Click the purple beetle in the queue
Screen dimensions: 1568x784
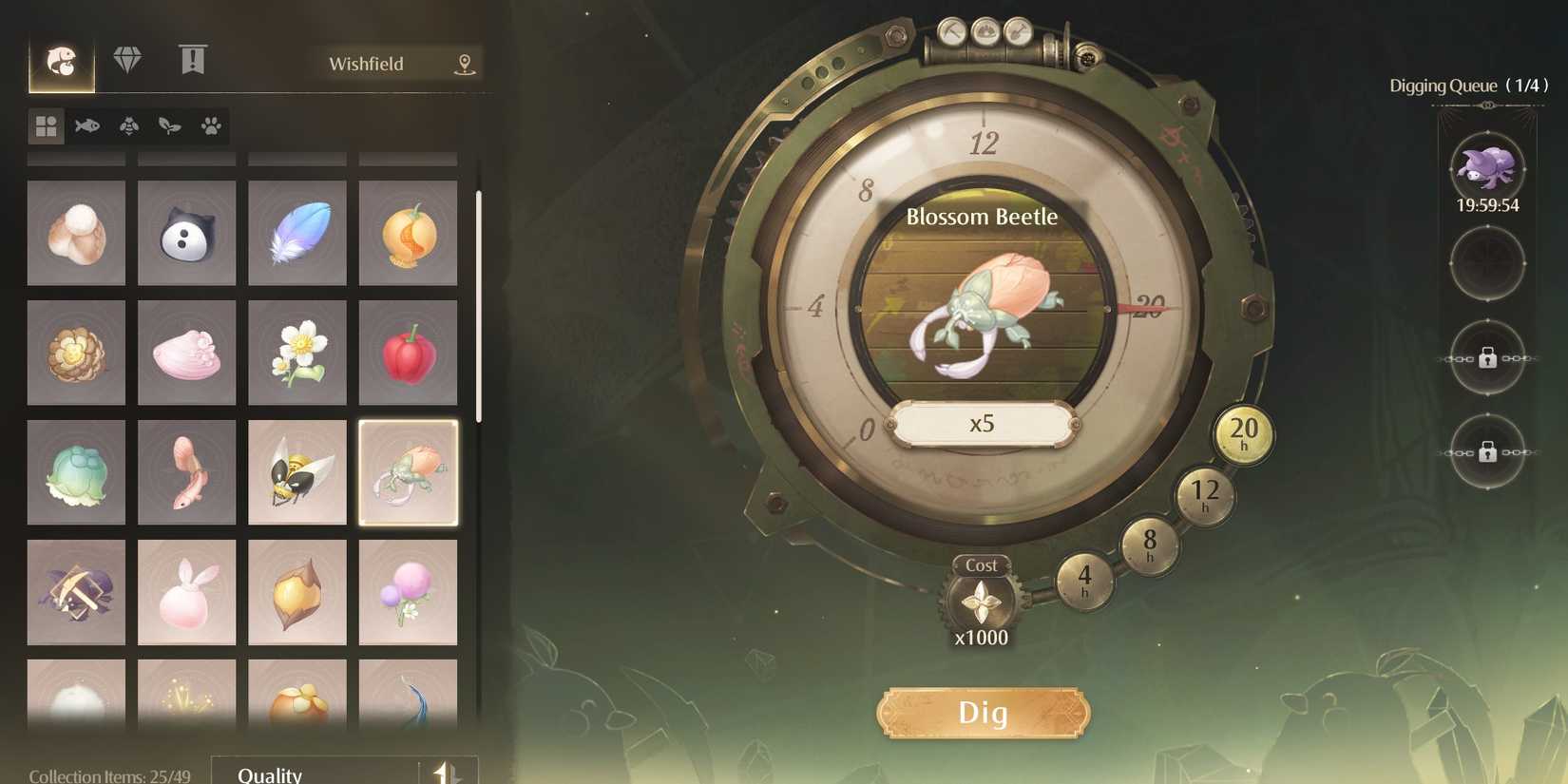click(x=1488, y=166)
